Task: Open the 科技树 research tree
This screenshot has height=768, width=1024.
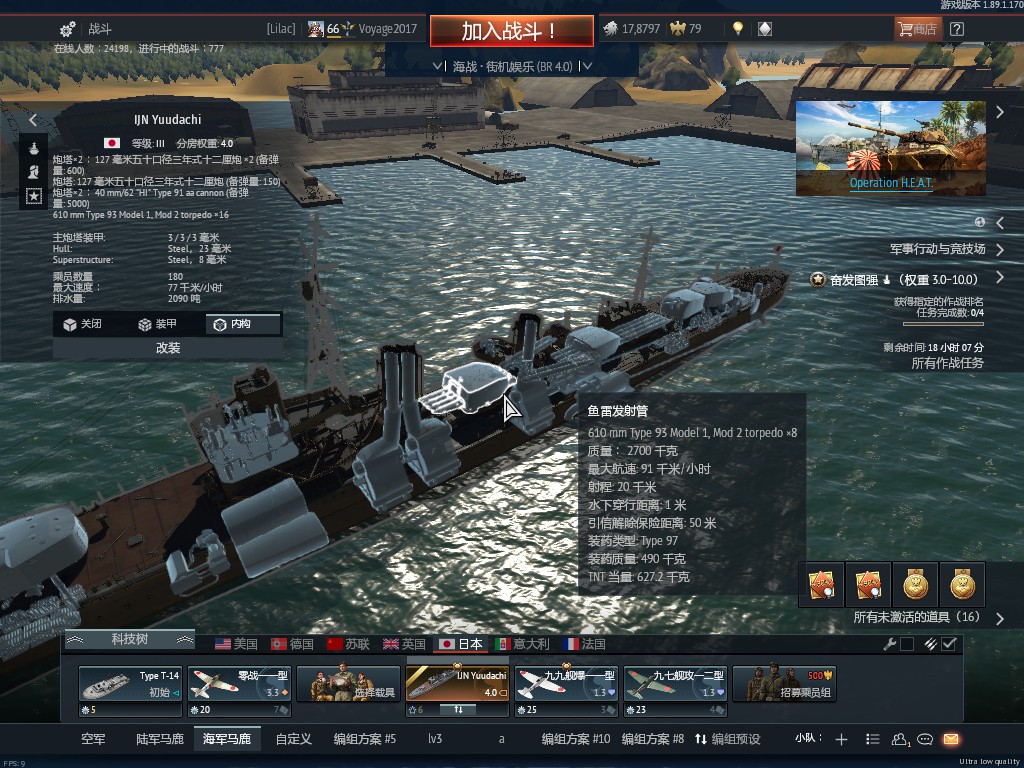Action: pos(129,639)
